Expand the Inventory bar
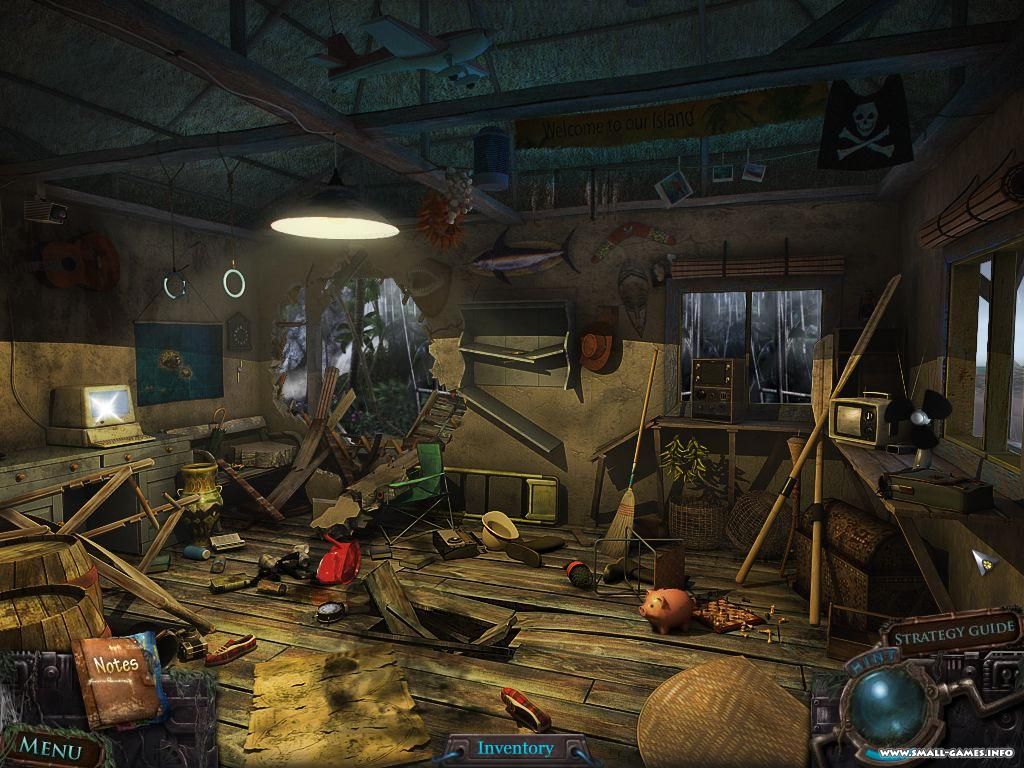 515,748
